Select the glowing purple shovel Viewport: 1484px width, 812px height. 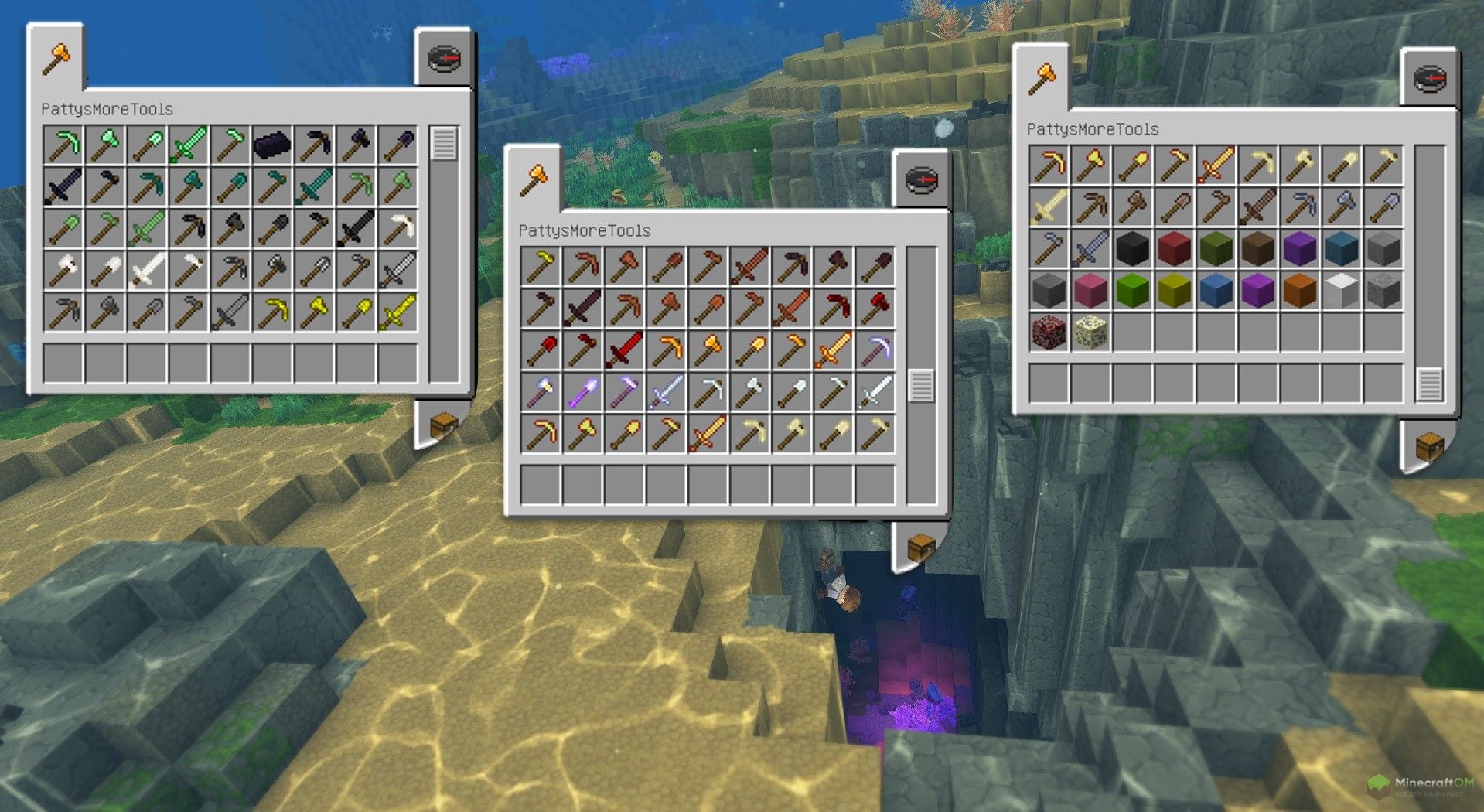click(582, 392)
